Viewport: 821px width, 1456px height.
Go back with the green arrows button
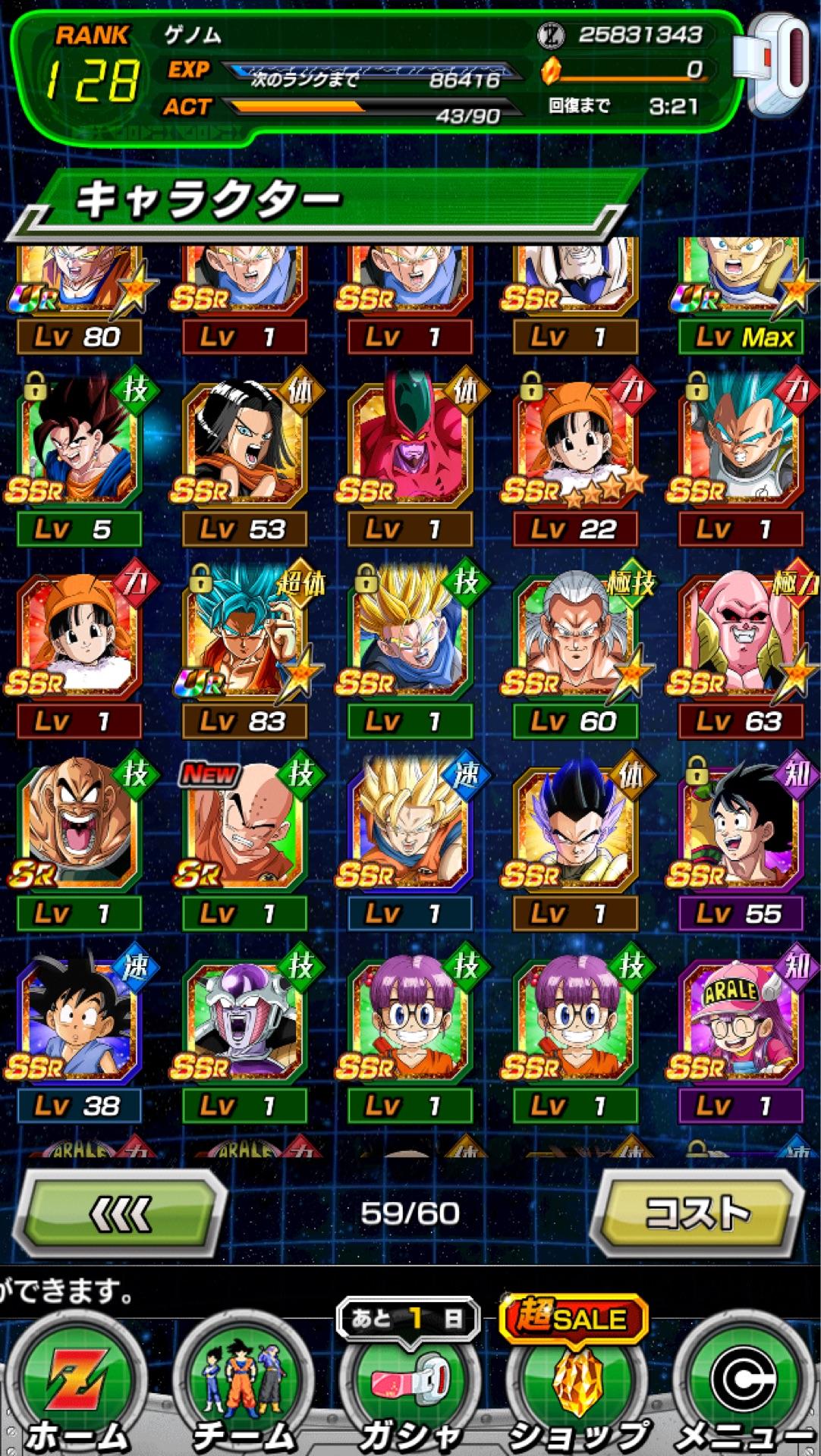[x=121, y=1213]
